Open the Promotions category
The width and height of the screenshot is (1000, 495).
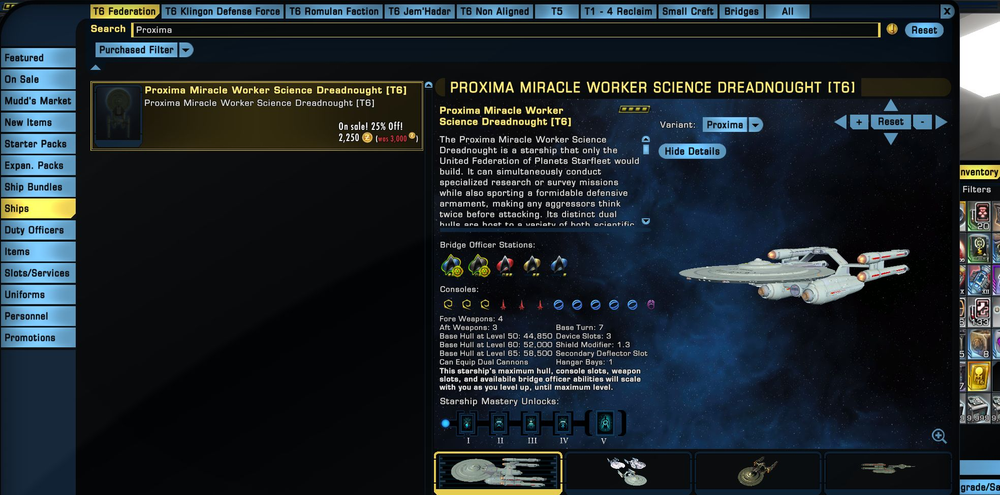(x=37, y=338)
